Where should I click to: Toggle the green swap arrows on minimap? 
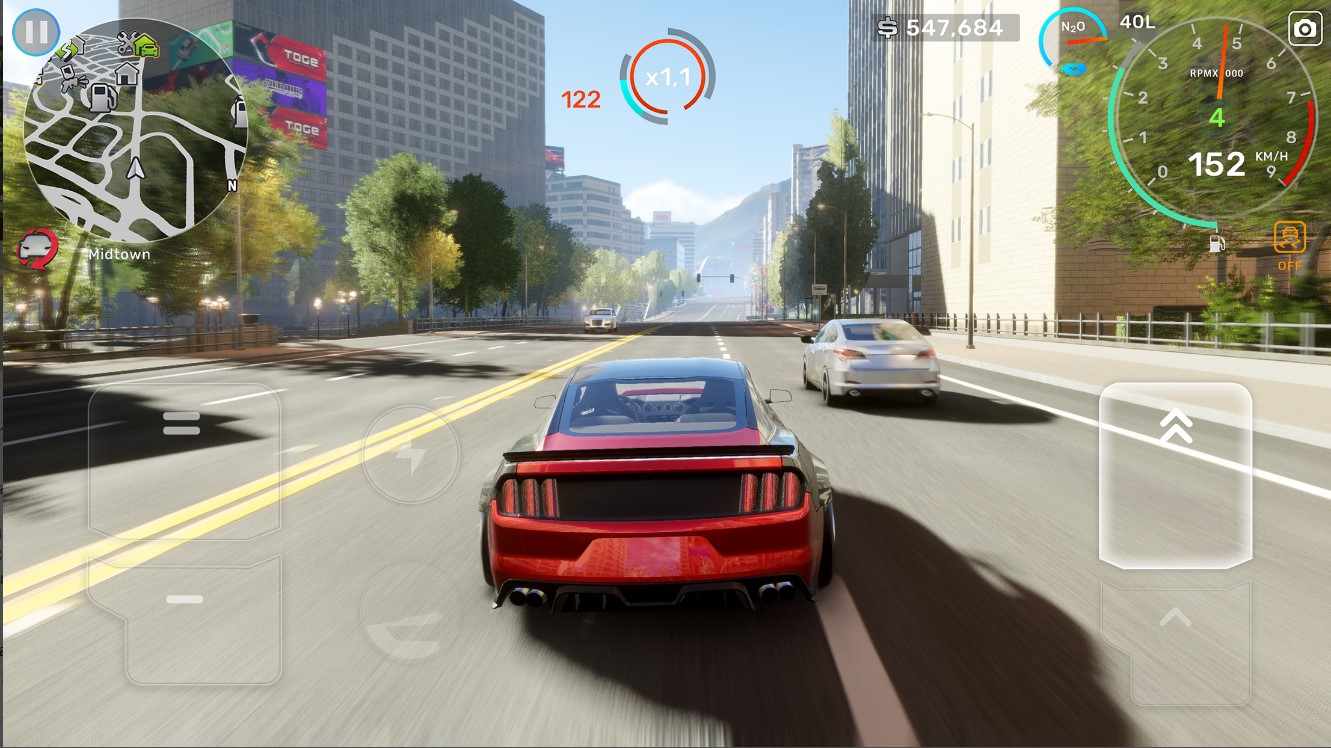(x=67, y=50)
